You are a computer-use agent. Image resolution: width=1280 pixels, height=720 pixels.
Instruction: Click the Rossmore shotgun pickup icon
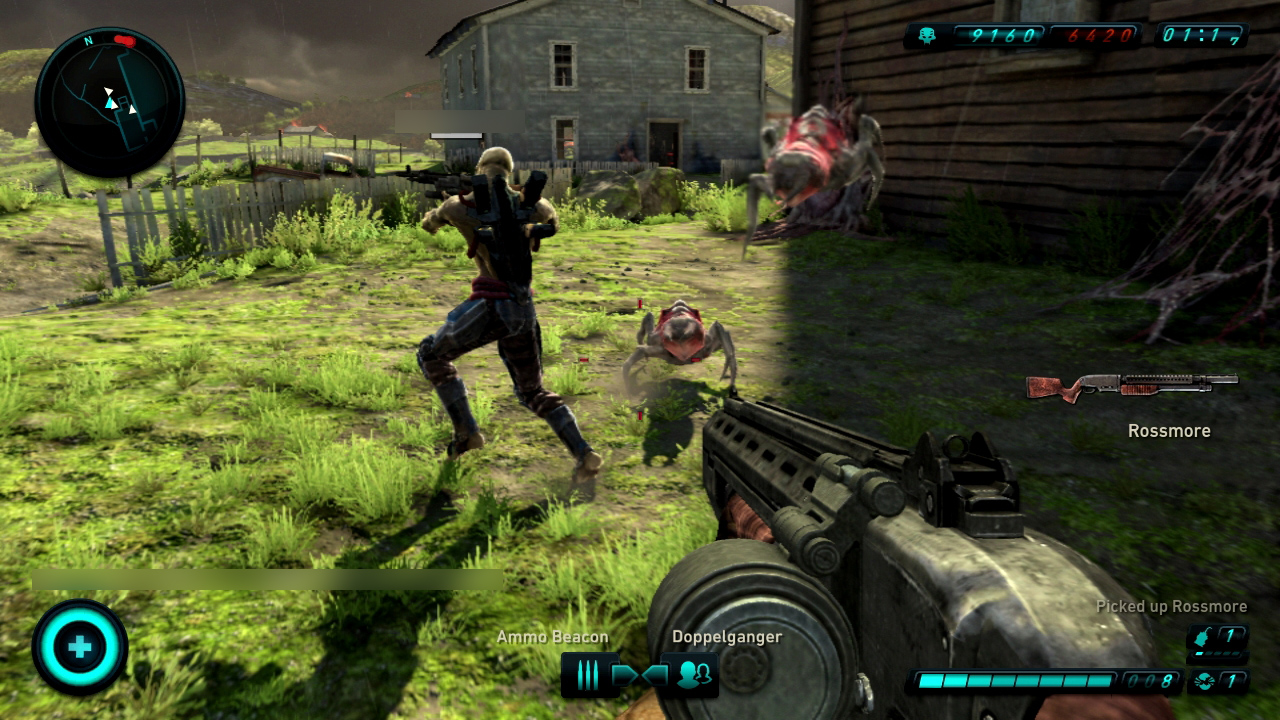(x=1132, y=385)
